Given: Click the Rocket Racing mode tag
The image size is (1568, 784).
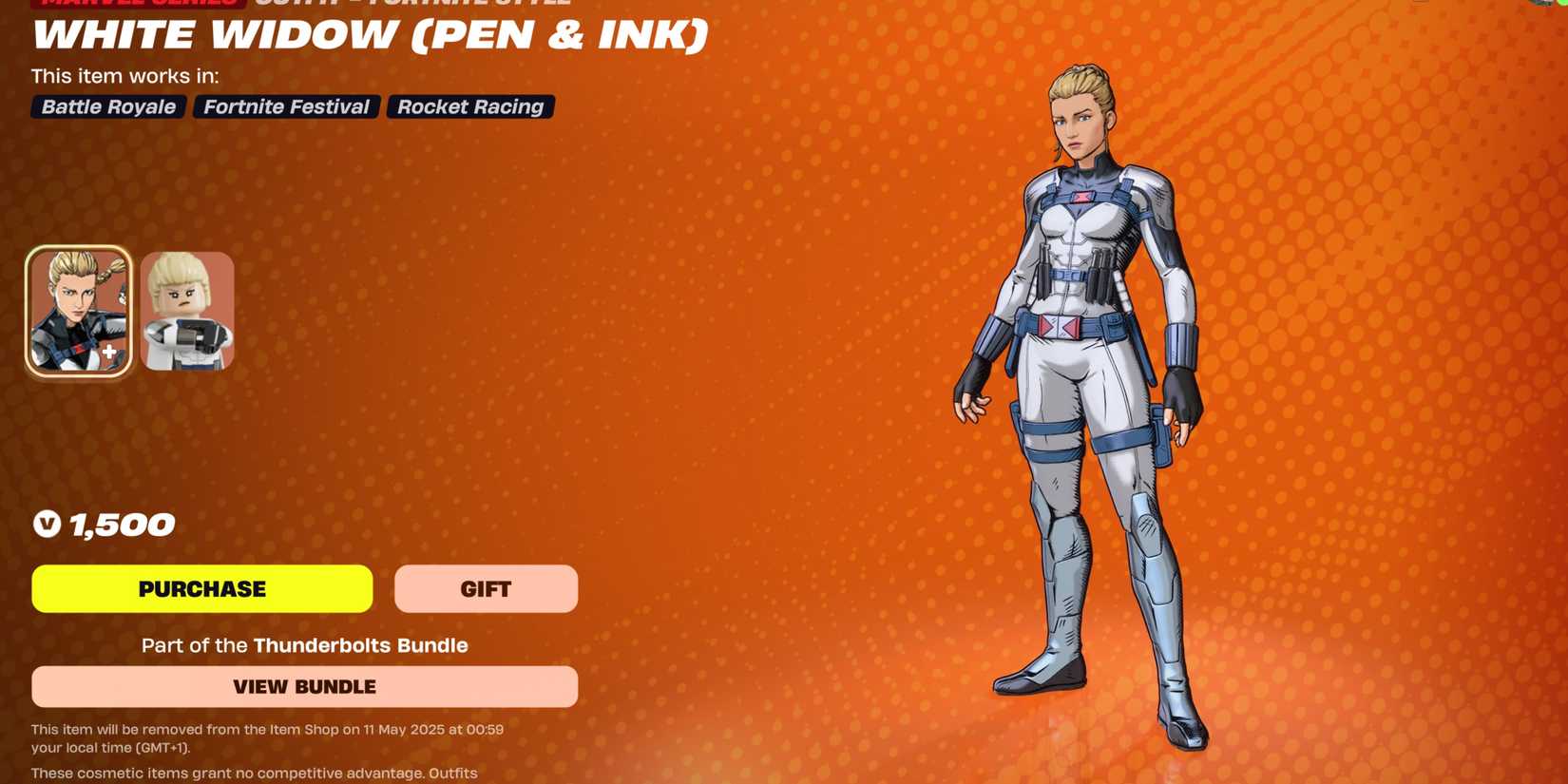Looking at the screenshot, I should coord(469,106).
